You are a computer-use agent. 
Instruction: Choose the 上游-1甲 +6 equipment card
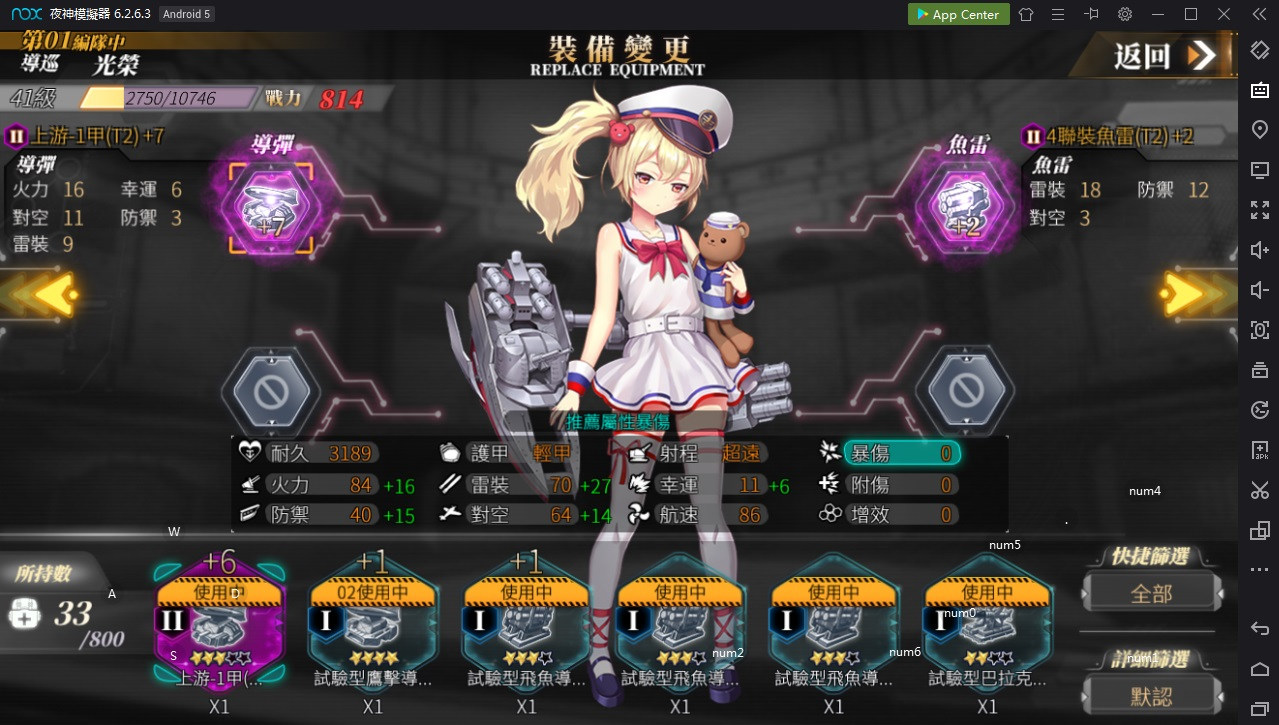coord(220,622)
